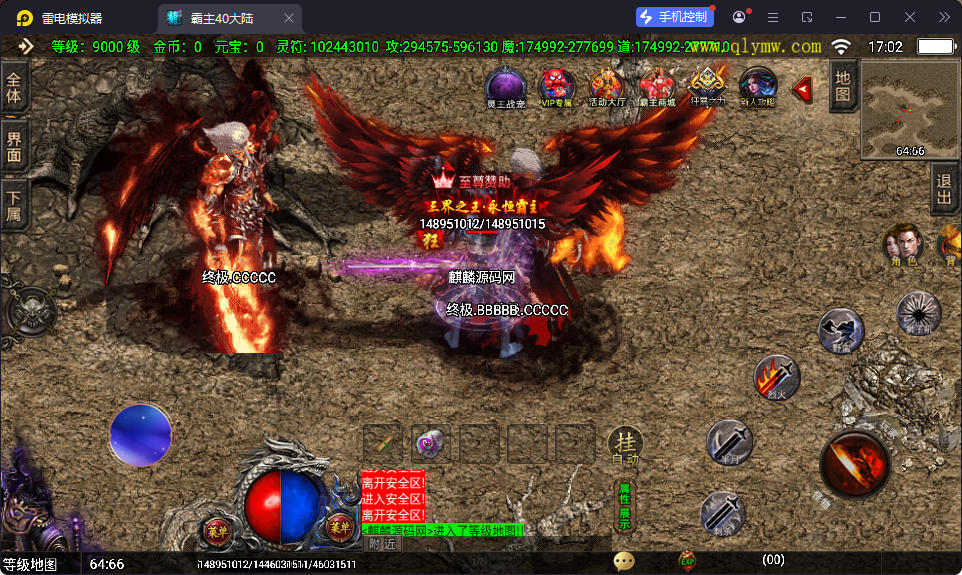Toggle the 挂 自动 auto-battle button
Viewport: 962px width, 575px height.
(x=624, y=445)
